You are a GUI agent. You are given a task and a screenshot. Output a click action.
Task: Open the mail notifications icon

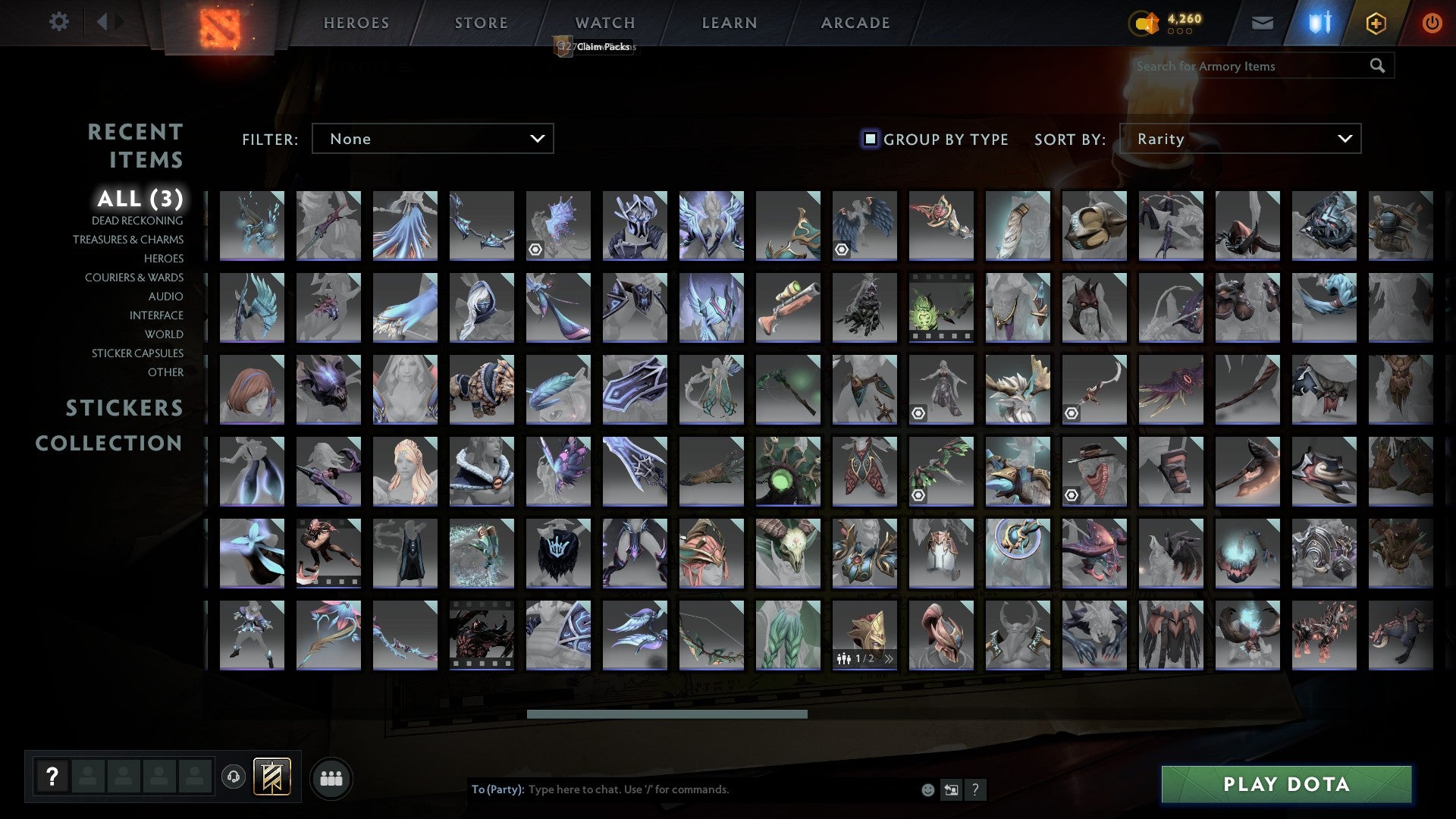[1262, 23]
